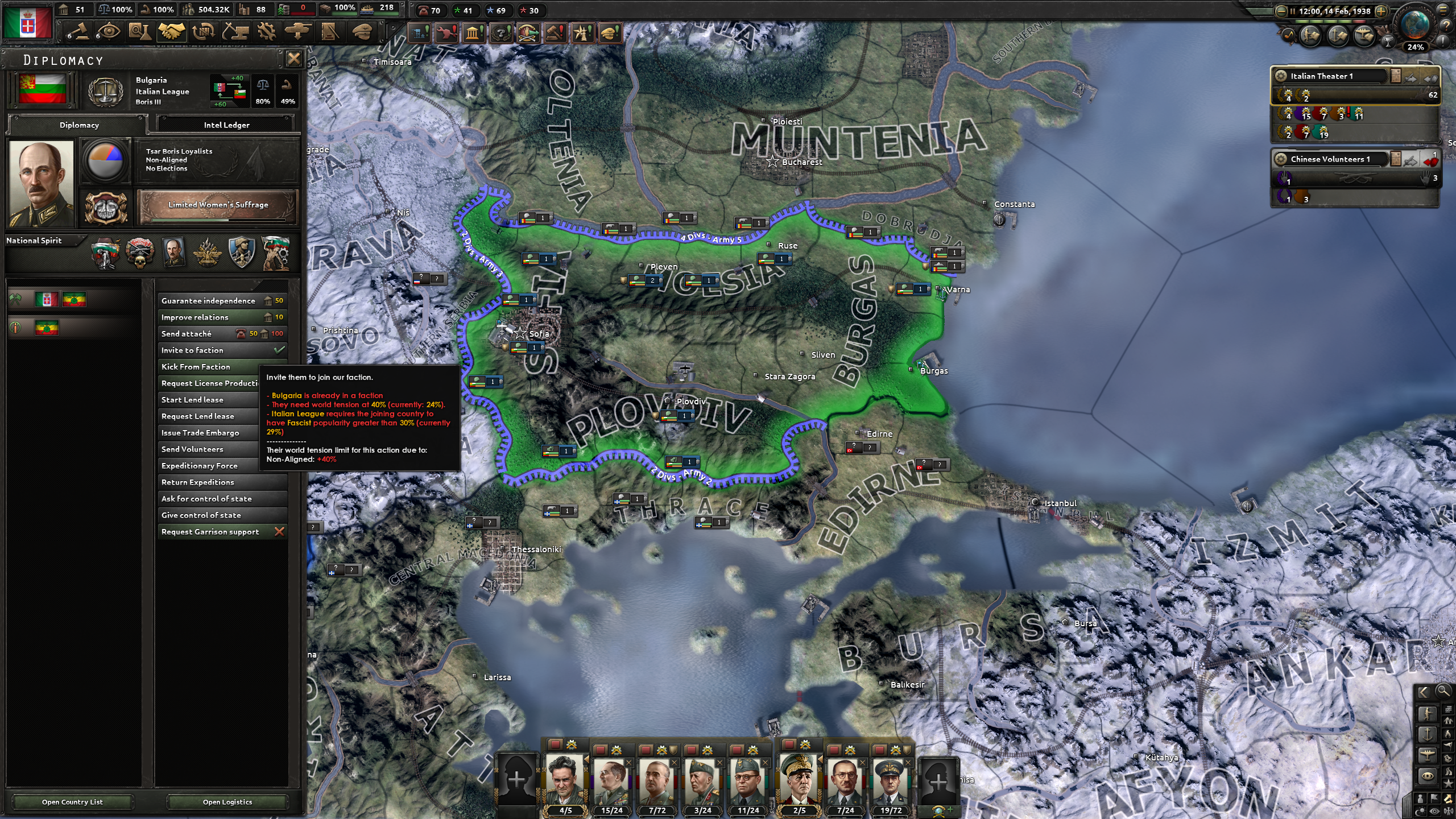Open Logistics from the diplomacy panel
Image resolution: width=1456 pixels, height=819 pixels.
click(x=227, y=802)
